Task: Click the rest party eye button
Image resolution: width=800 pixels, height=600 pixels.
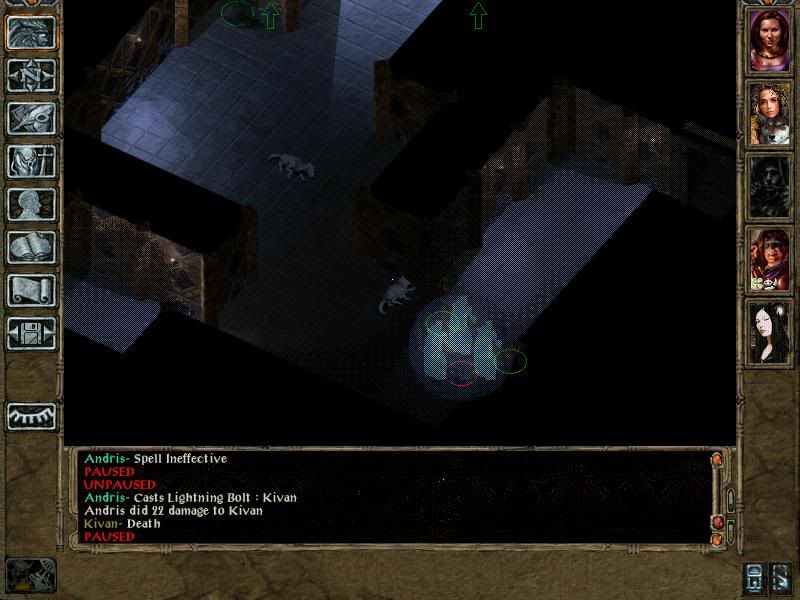Action: [30, 416]
